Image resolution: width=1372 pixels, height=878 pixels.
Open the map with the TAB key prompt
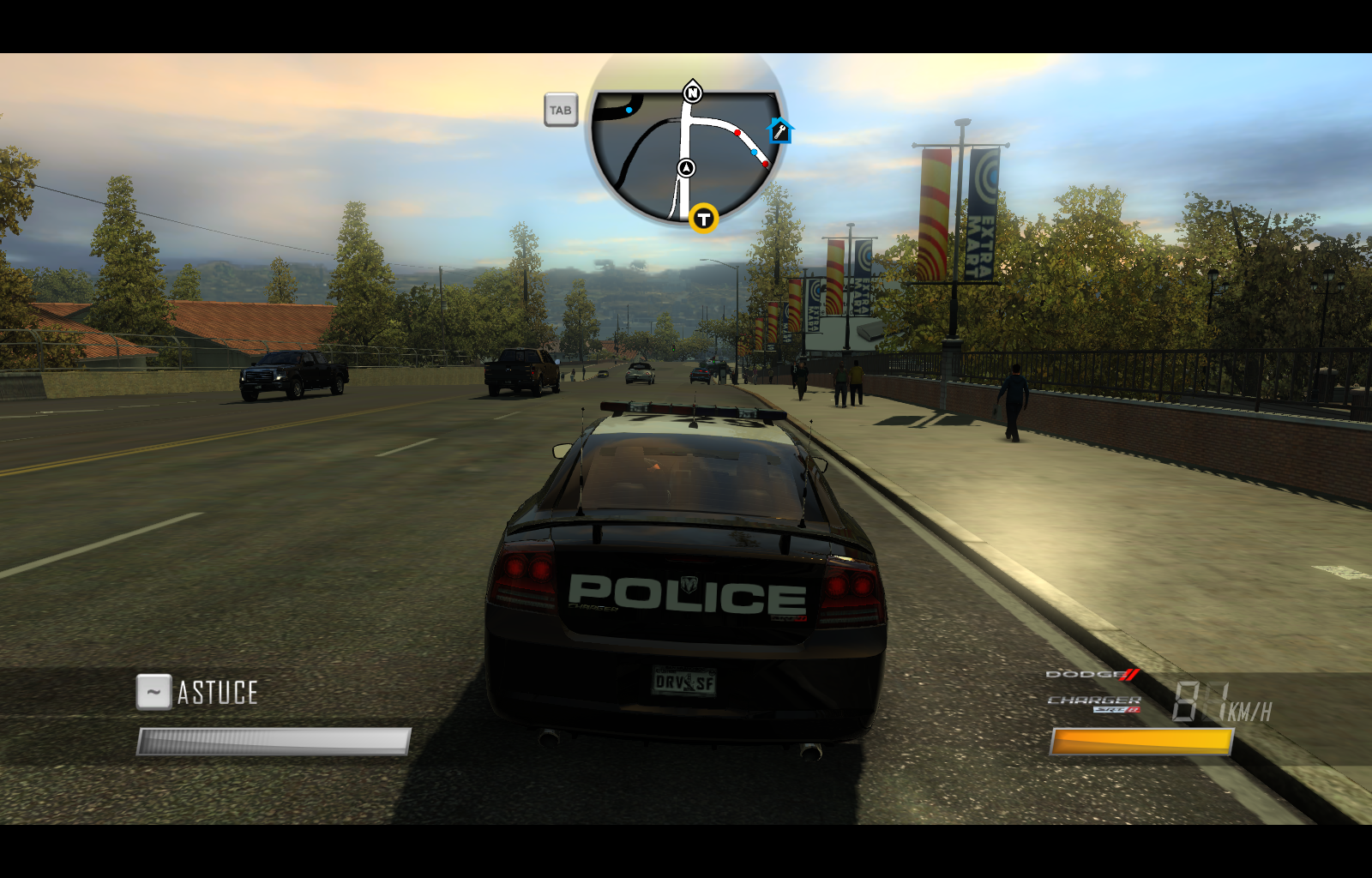(562, 109)
